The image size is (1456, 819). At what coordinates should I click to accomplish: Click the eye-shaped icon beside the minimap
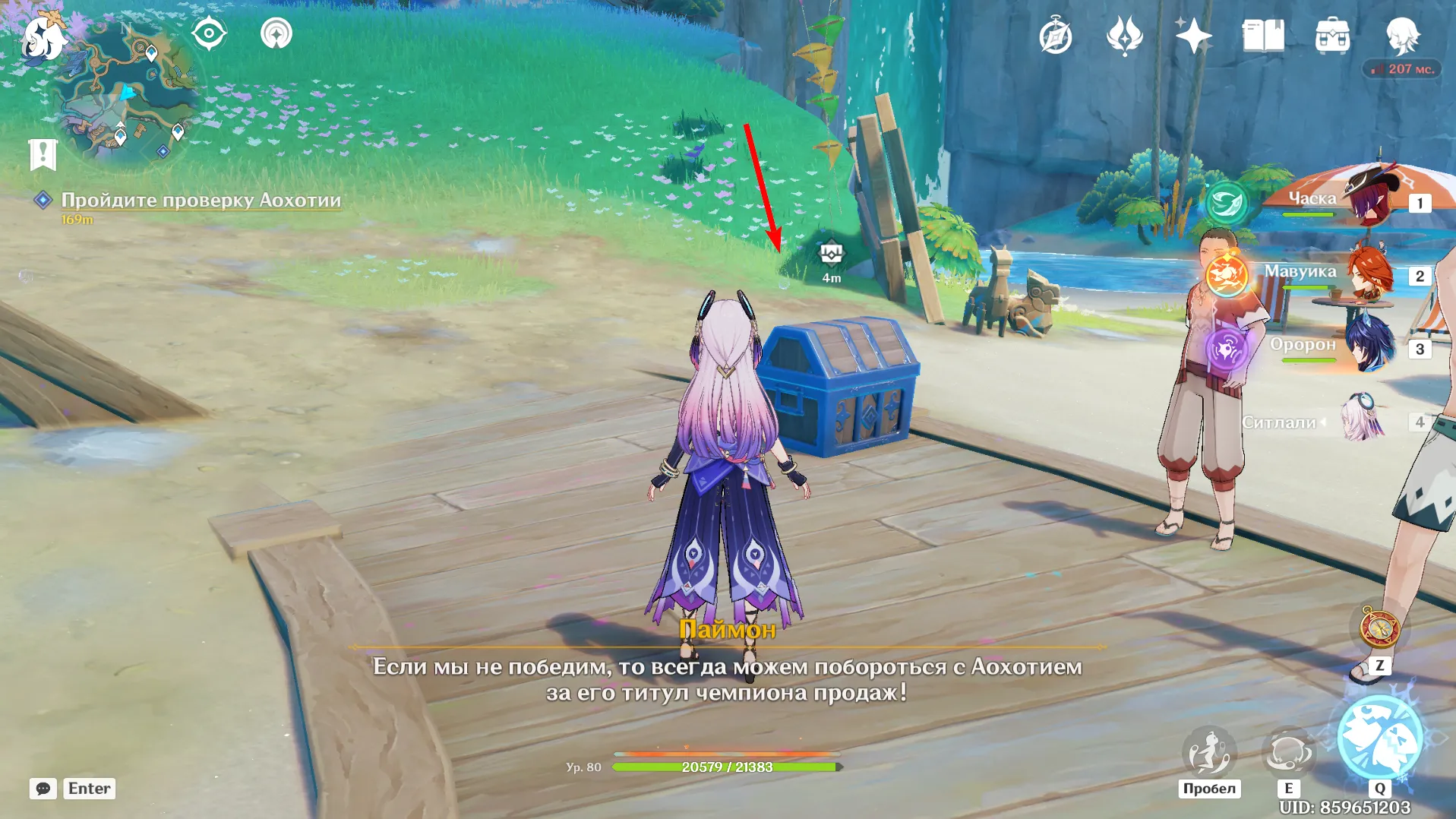click(x=209, y=33)
